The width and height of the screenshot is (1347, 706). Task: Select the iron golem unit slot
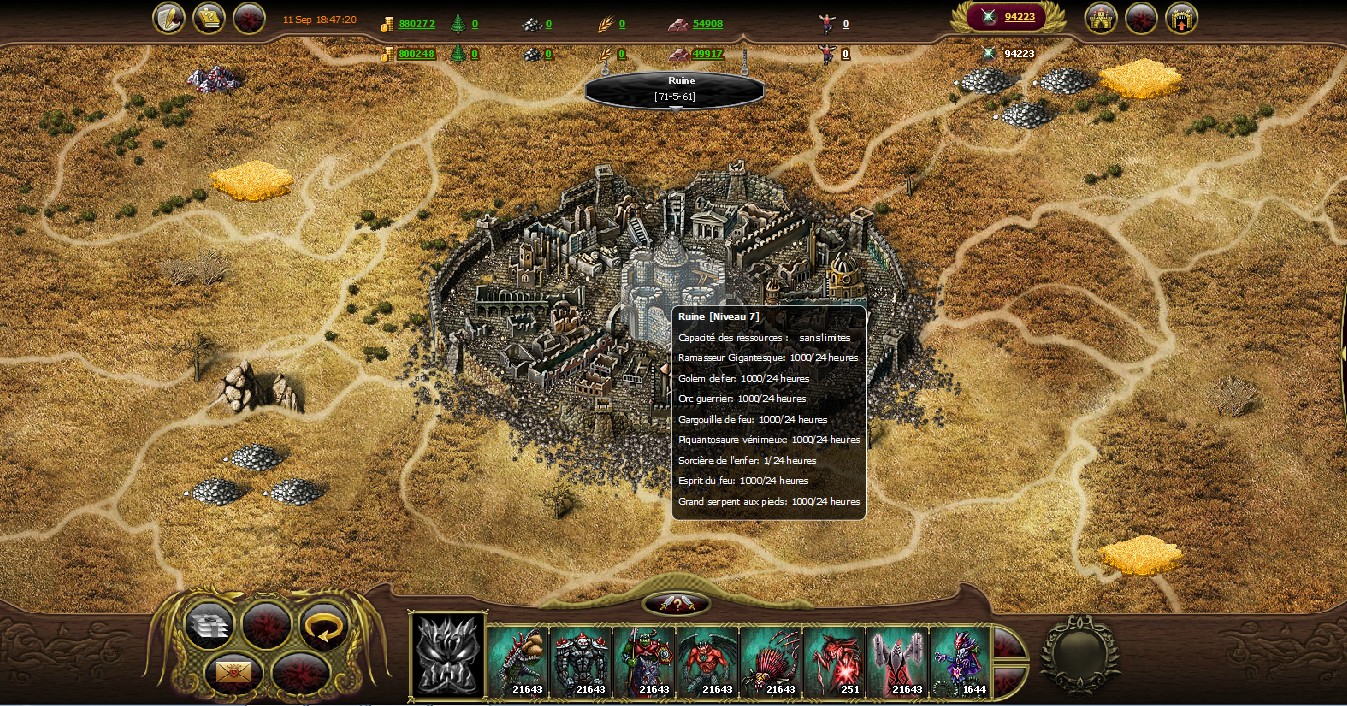pos(581,661)
